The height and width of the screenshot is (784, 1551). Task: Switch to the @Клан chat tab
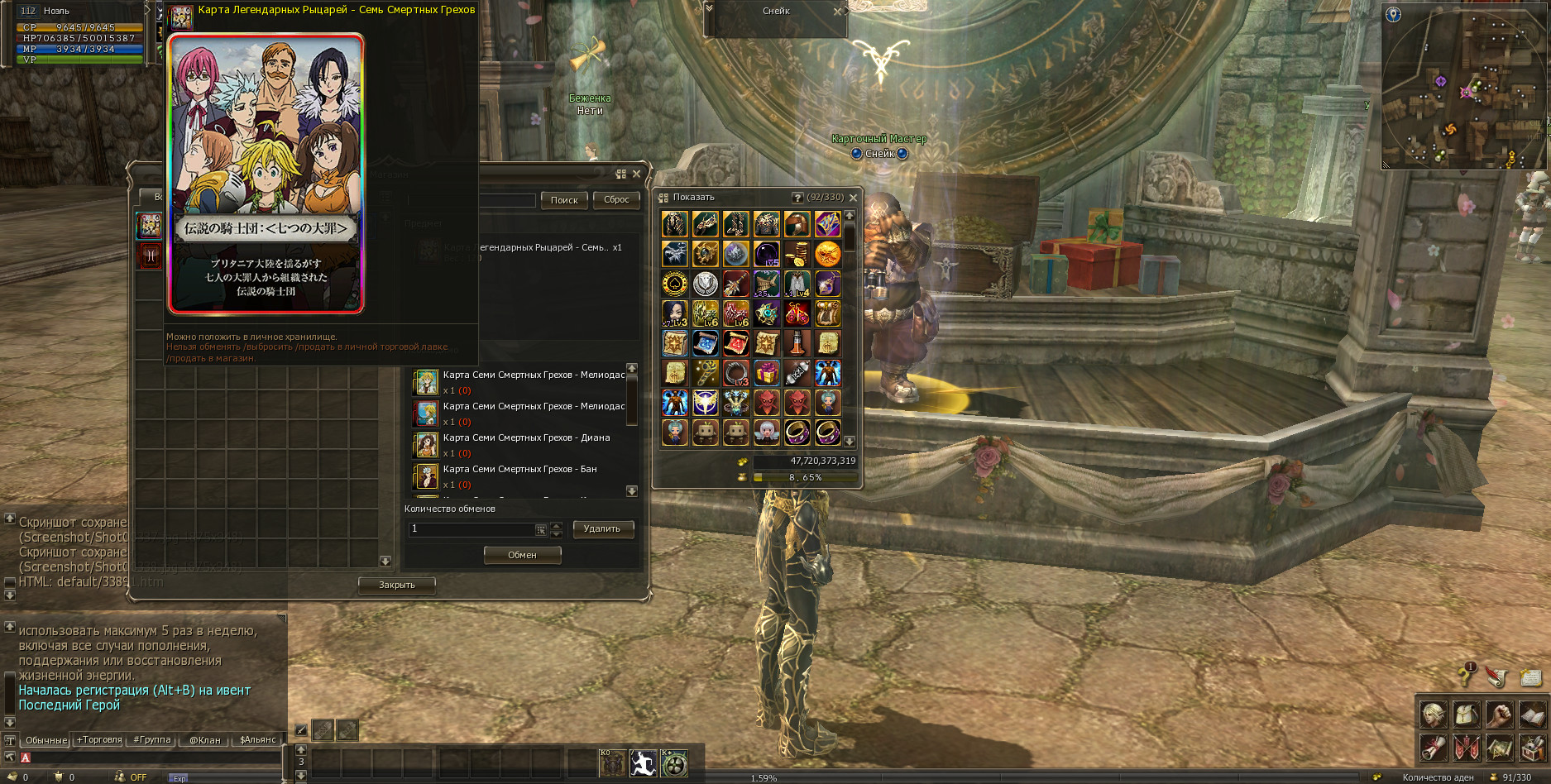(204, 740)
